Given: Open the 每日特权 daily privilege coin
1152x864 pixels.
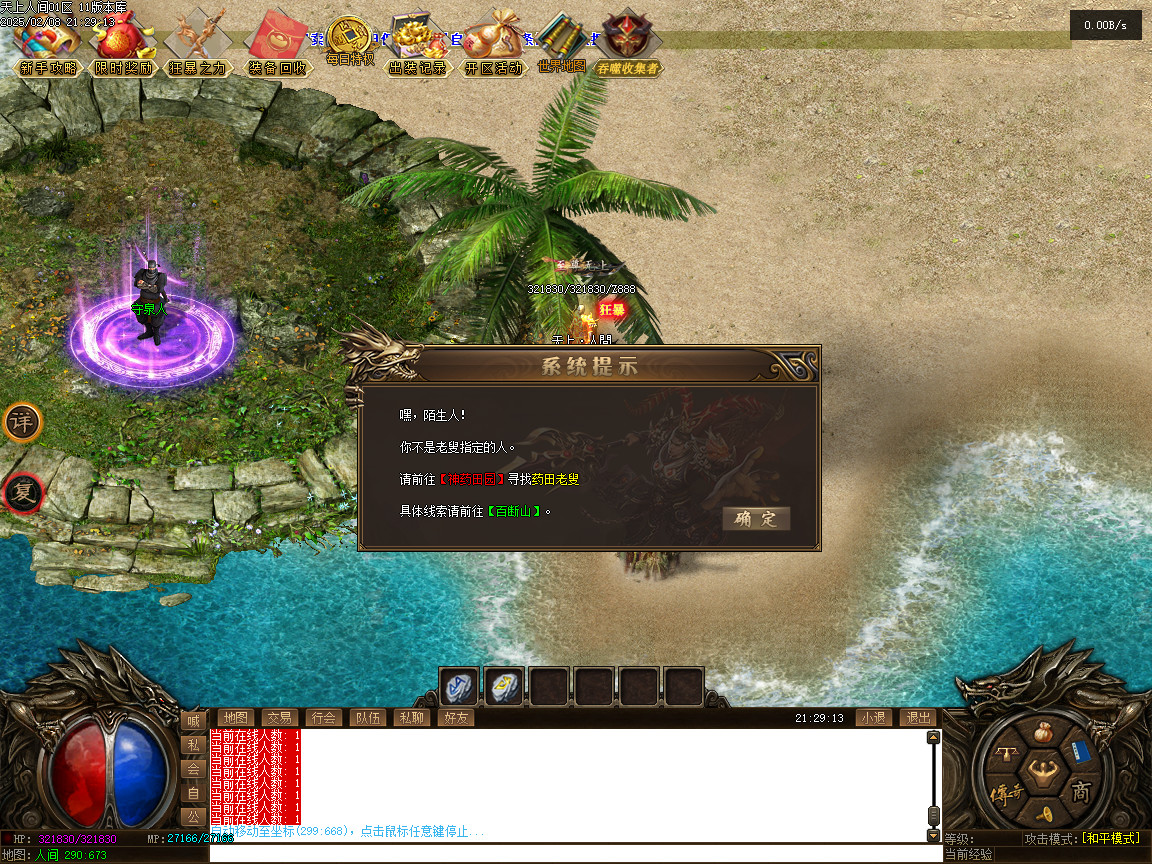Looking at the screenshot, I should (349, 40).
